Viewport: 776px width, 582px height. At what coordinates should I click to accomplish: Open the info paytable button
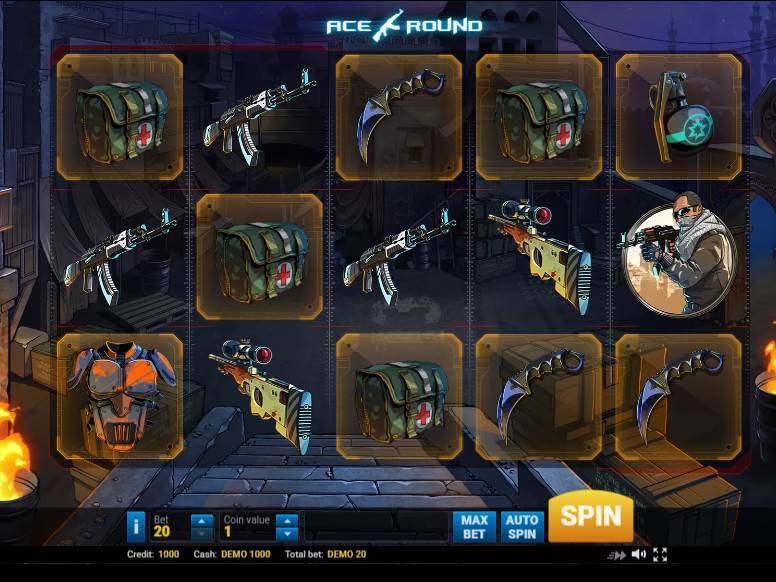tap(137, 526)
